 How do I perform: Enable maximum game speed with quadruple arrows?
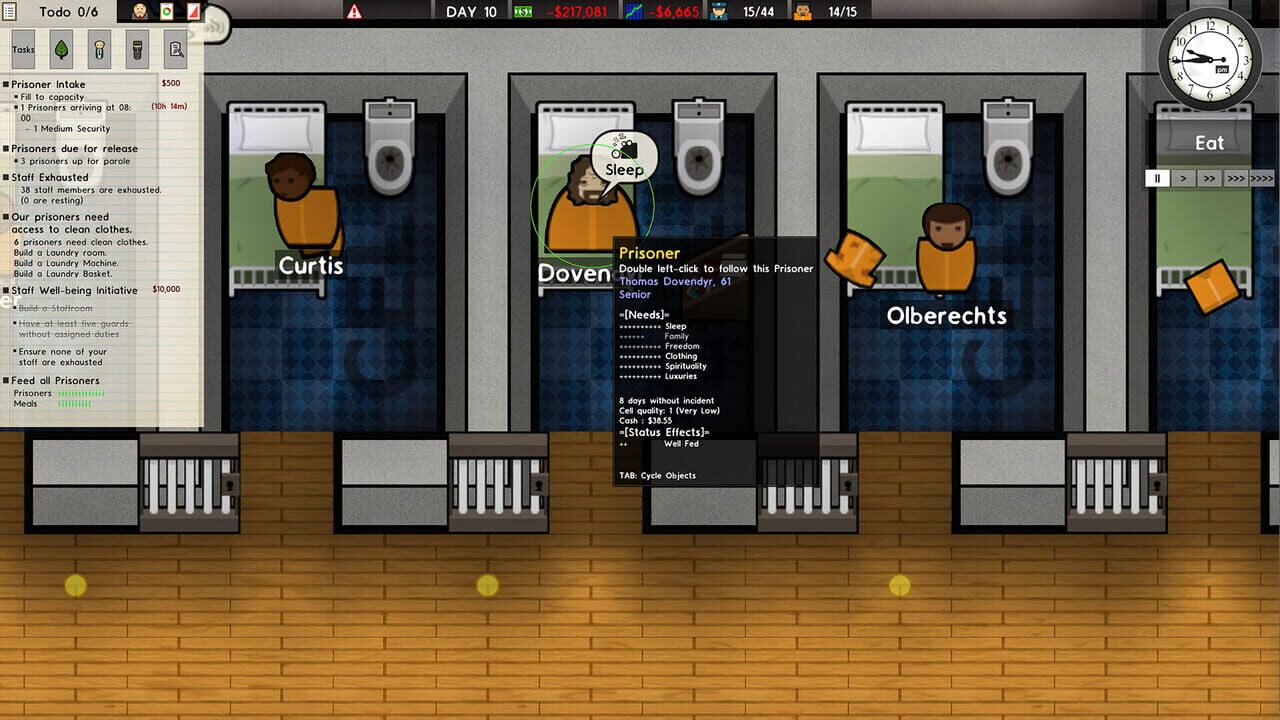1260,178
